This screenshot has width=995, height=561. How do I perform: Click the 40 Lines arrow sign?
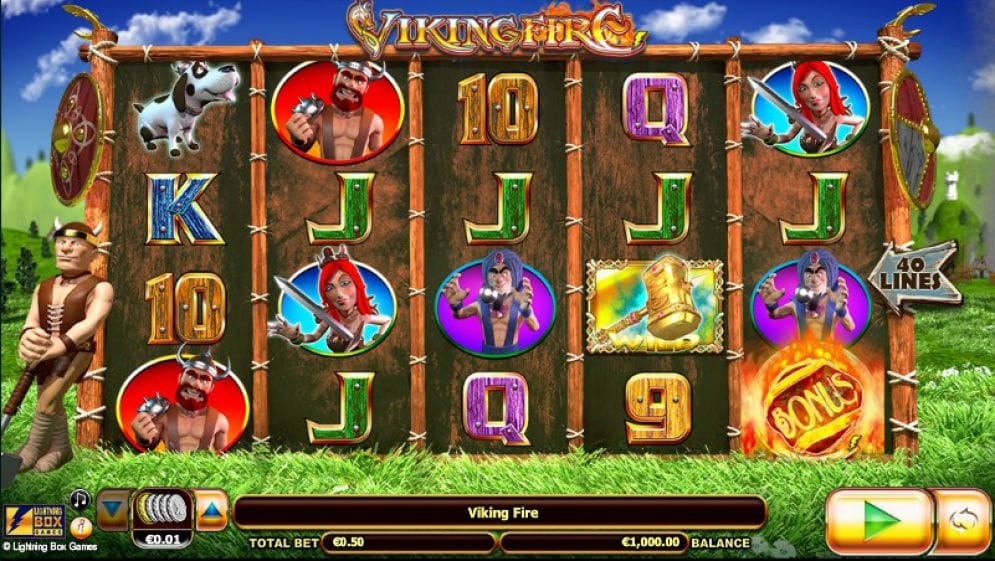[914, 276]
